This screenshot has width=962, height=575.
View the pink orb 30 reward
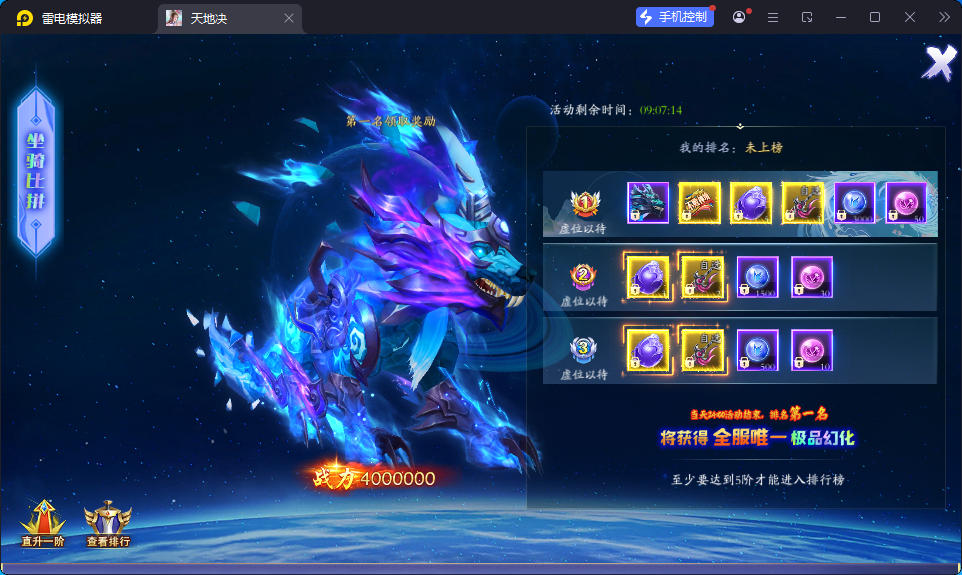(811, 277)
